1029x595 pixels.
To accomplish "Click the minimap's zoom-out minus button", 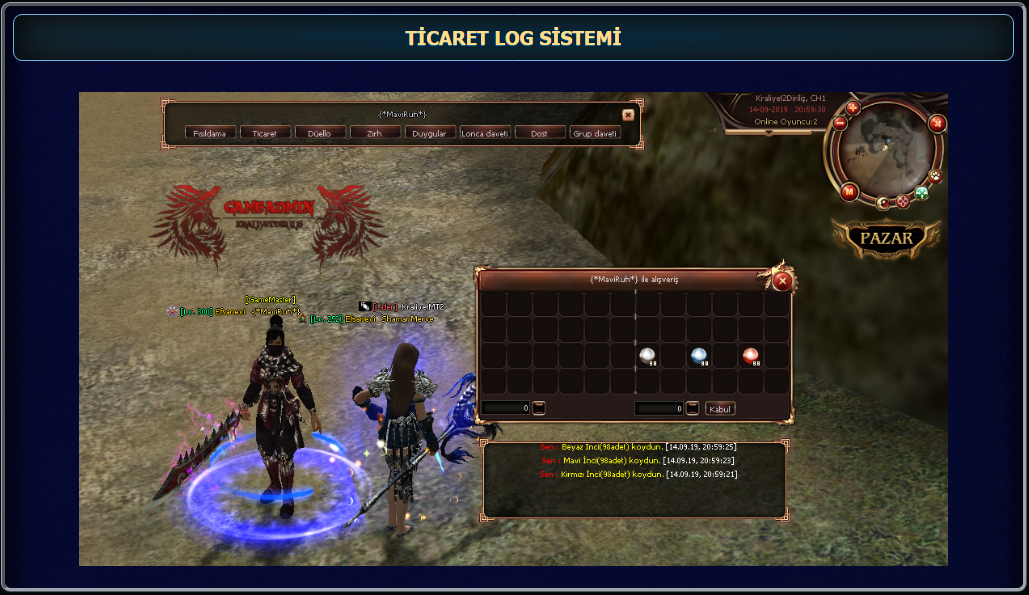I will [x=840, y=123].
